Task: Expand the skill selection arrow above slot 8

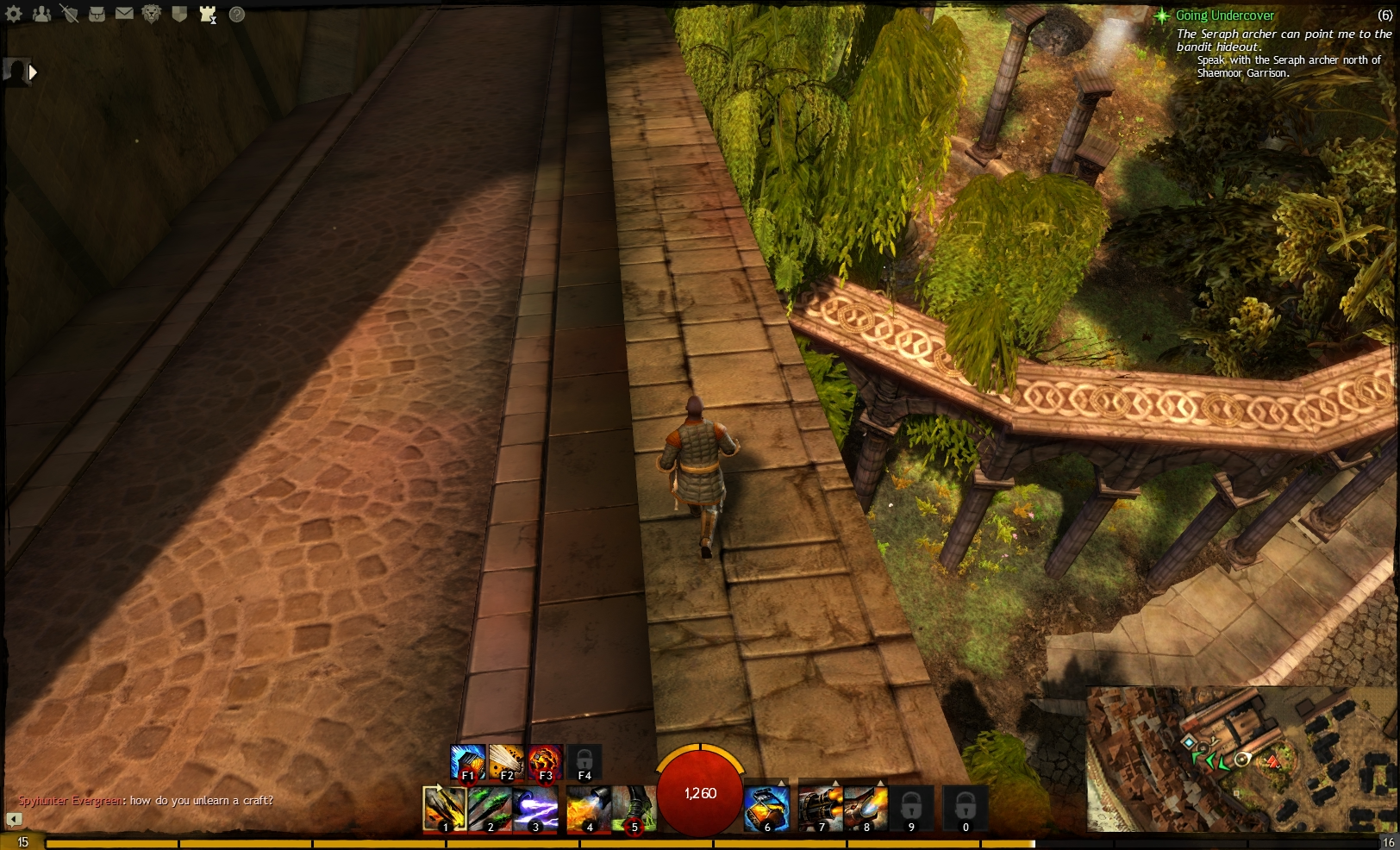Action: point(879,782)
